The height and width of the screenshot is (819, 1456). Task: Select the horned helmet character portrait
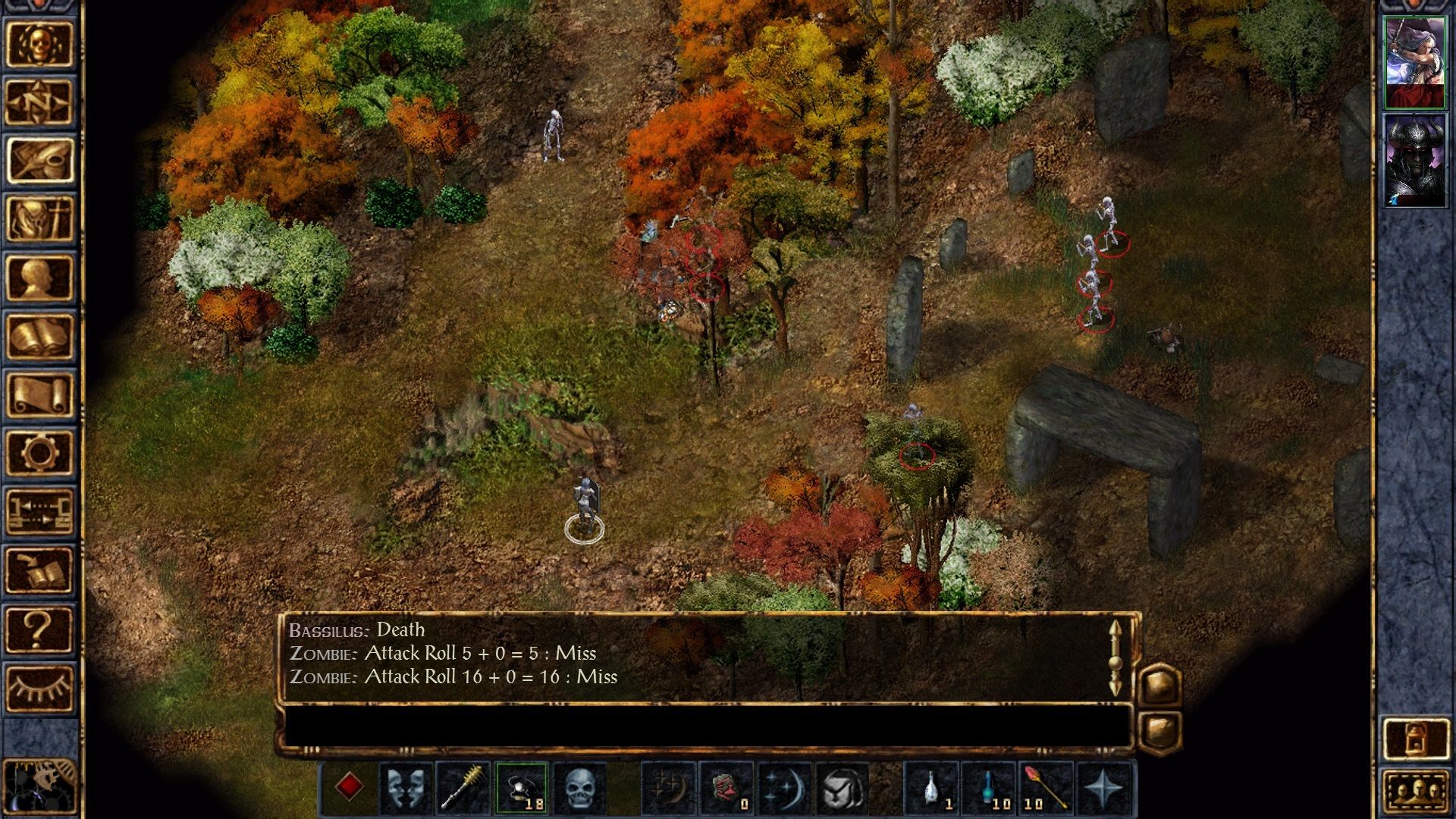click(x=1414, y=161)
